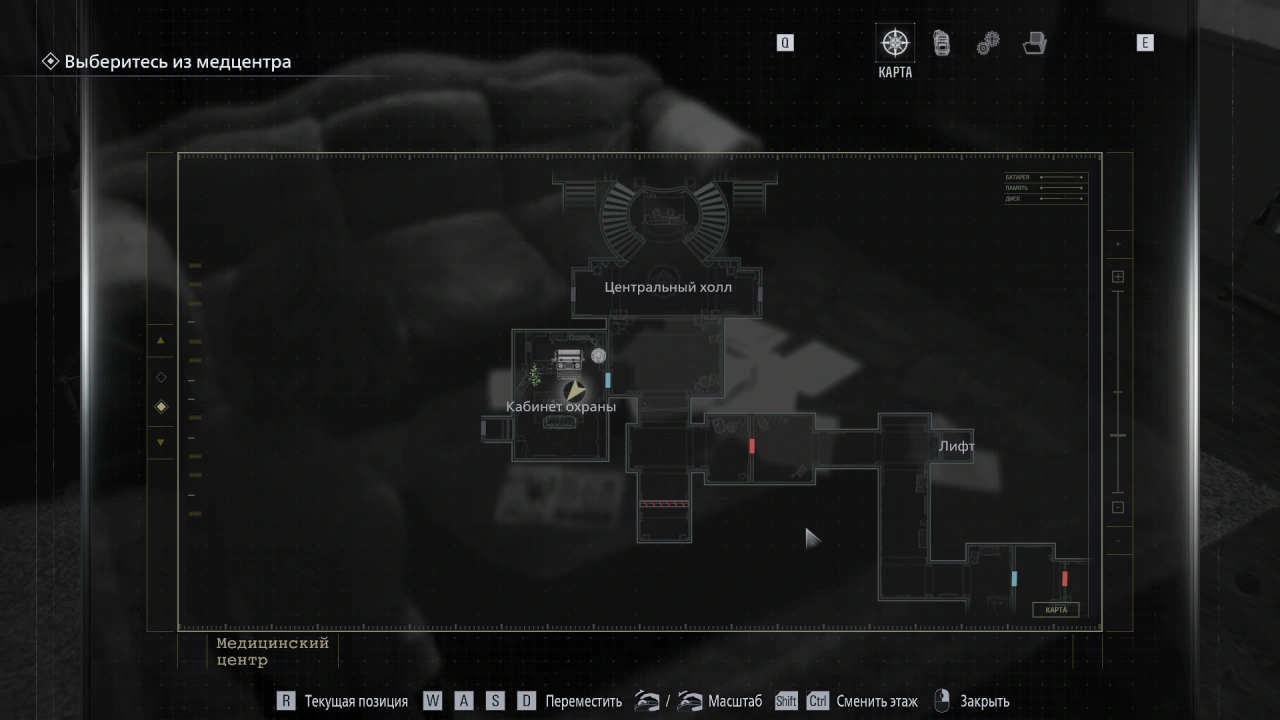Click the Сменить этаж floor change label
This screenshot has width=1280, height=720.
click(876, 702)
